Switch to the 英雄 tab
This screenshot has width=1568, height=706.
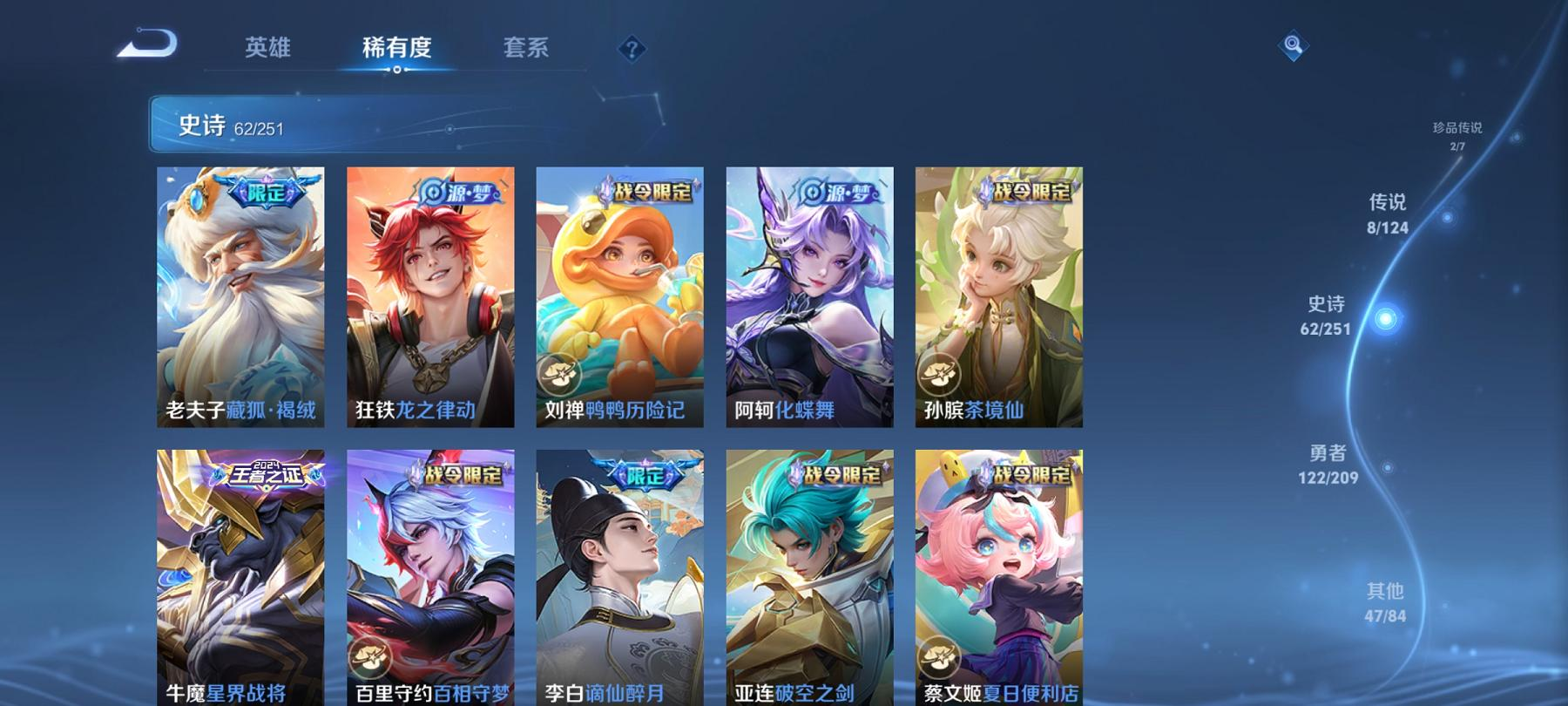pyautogui.click(x=267, y=47)
